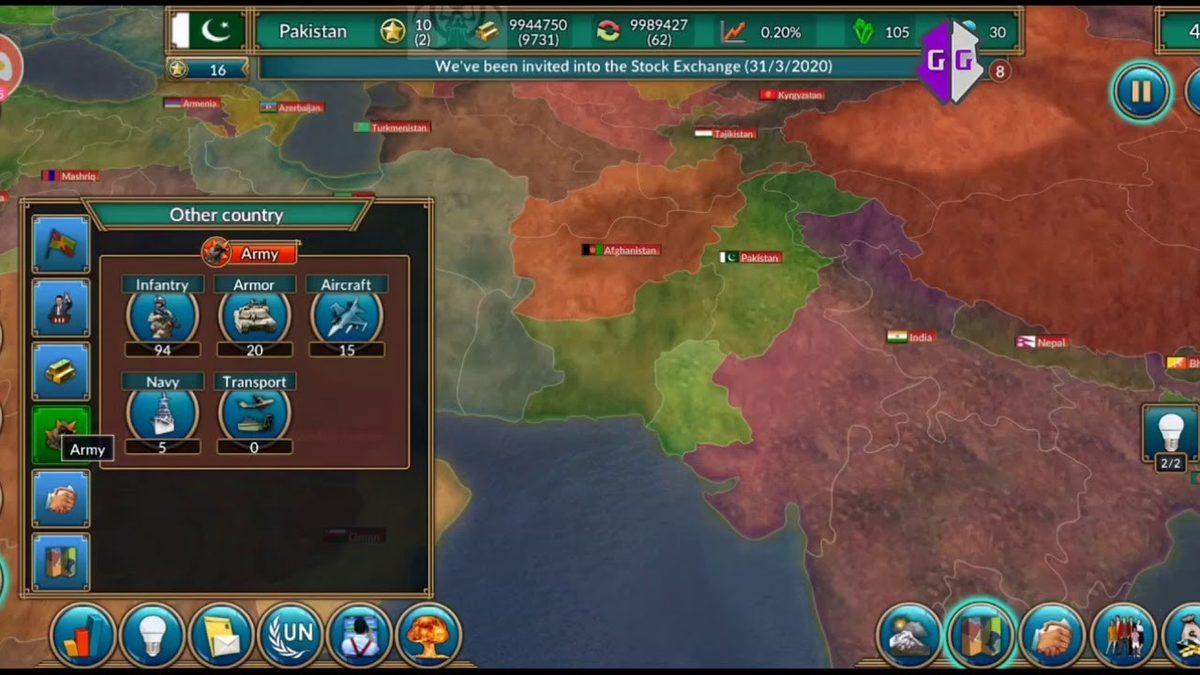This screenshot has height=675, width=1200.
Task: Select the Army tab in side panel
Action: 60,434
